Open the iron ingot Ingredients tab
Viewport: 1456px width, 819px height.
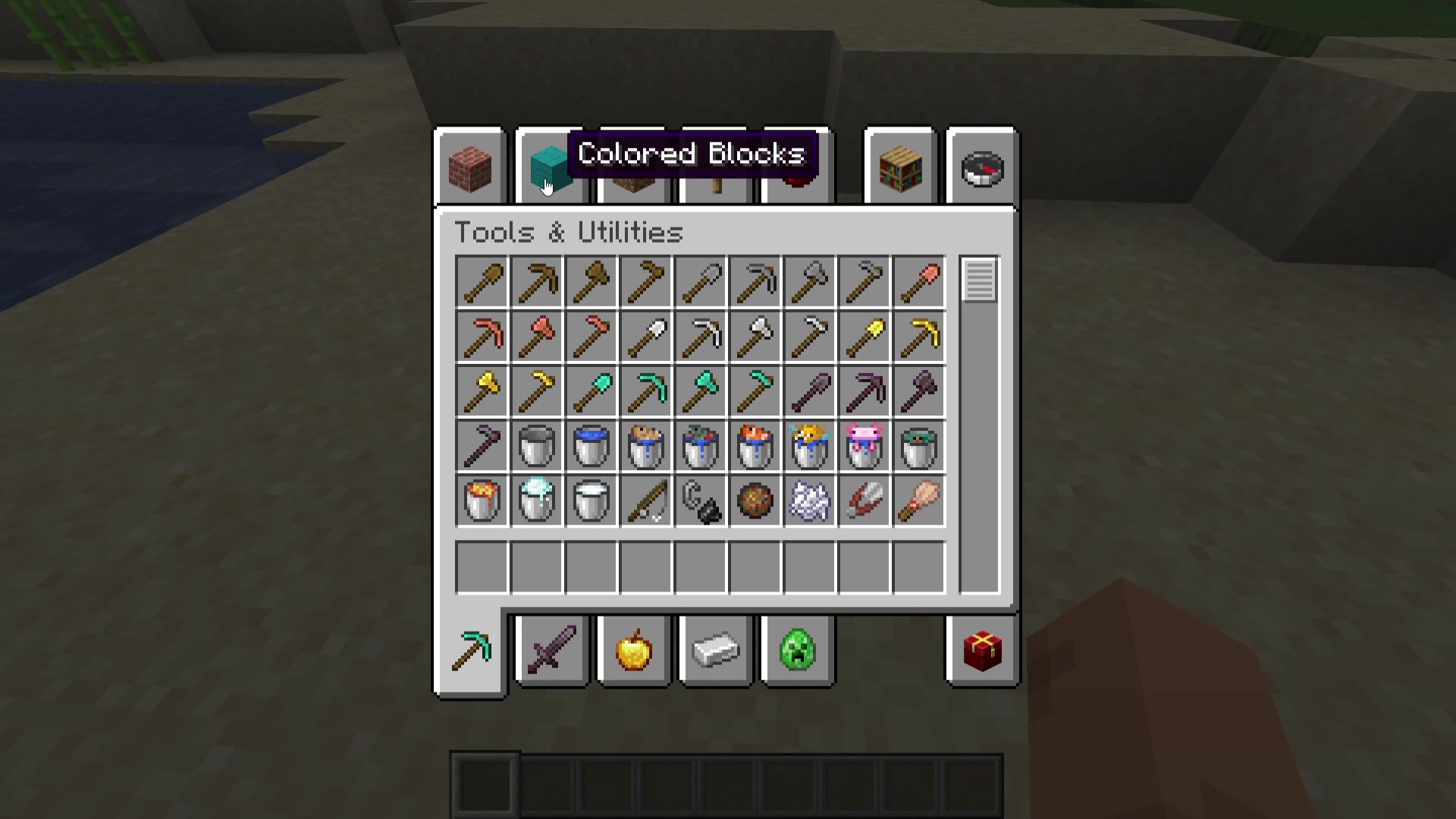716,650
